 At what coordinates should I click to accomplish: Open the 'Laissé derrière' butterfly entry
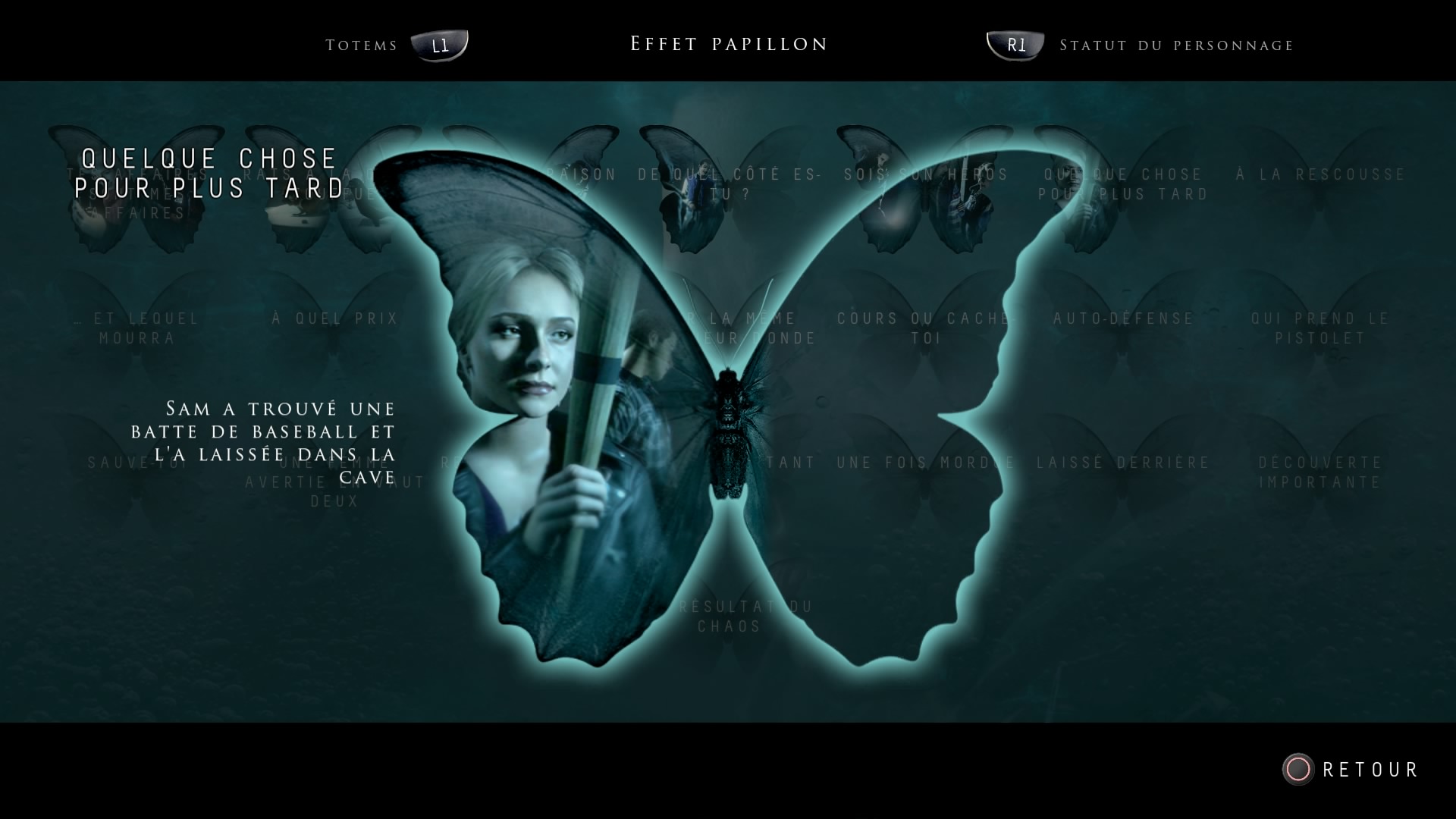coord(1122,462)
